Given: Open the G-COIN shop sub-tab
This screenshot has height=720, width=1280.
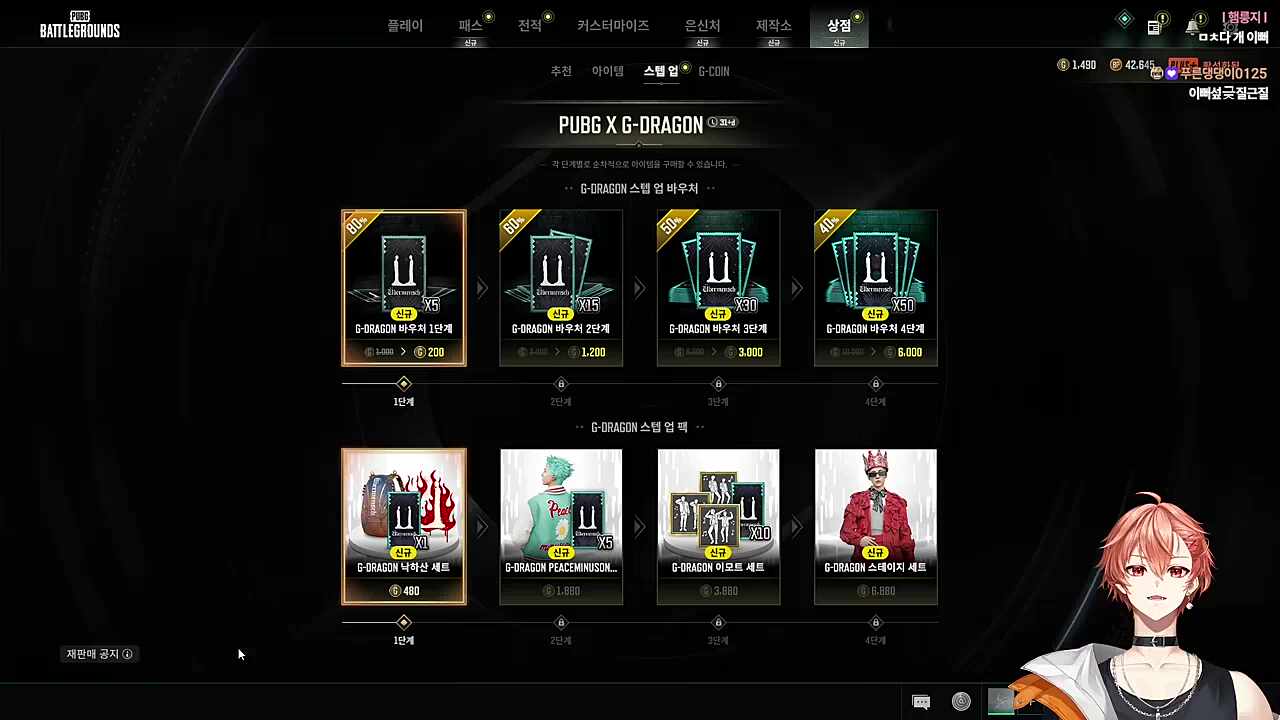Looking at the screenshot, I should (714, 71).
